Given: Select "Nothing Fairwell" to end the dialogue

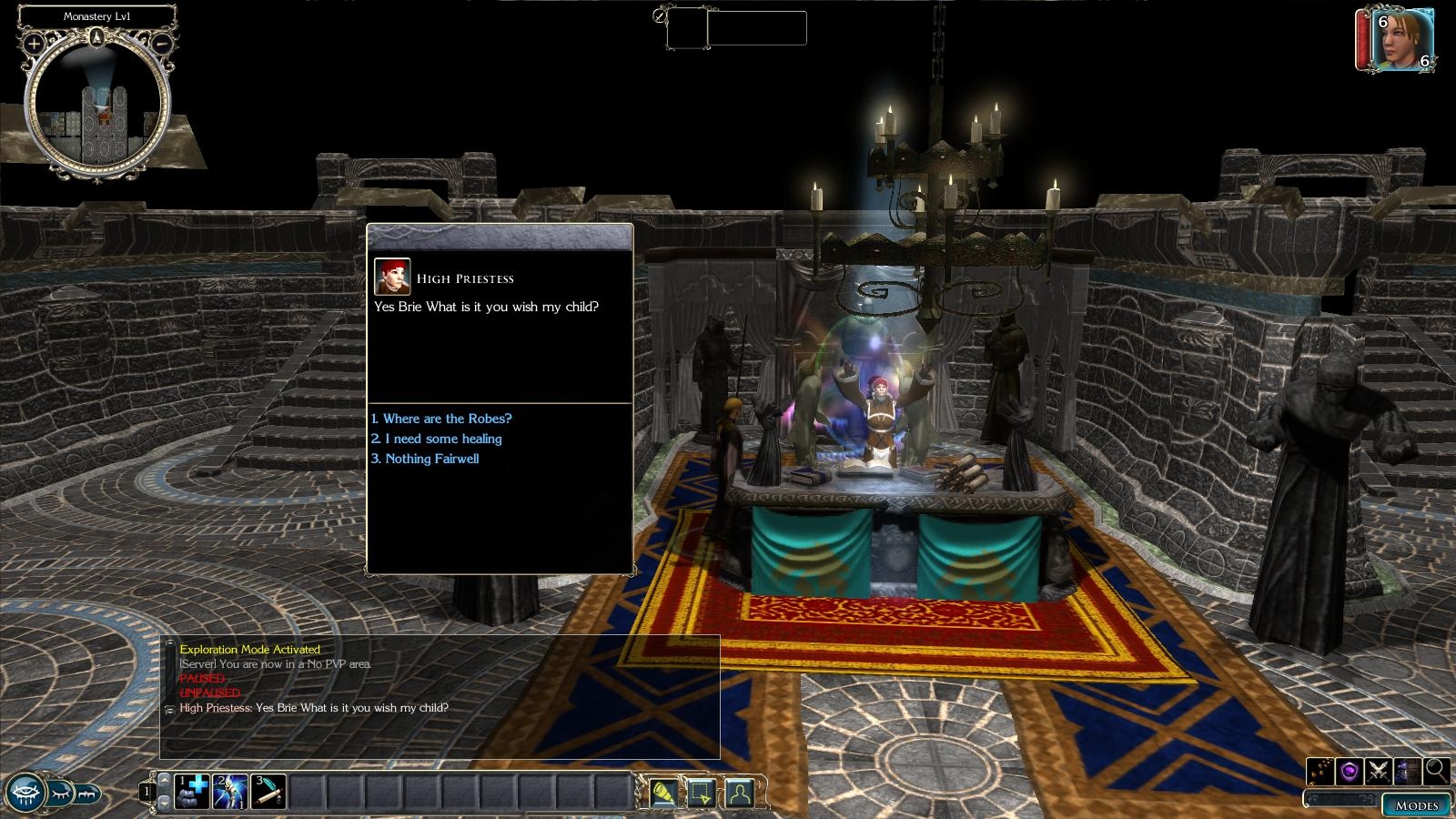Looking at the screenshot, I should [431, 459].
